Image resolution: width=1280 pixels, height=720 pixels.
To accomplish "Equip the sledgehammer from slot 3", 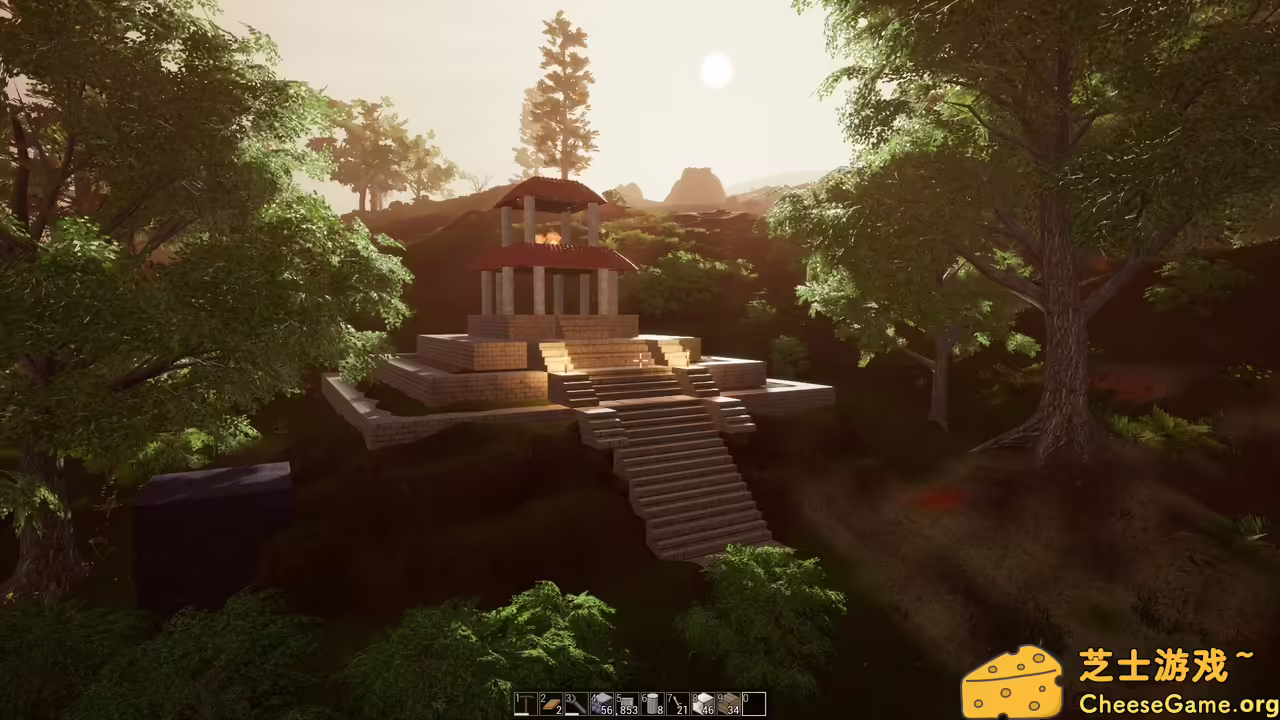I will (x=575, y=705).
